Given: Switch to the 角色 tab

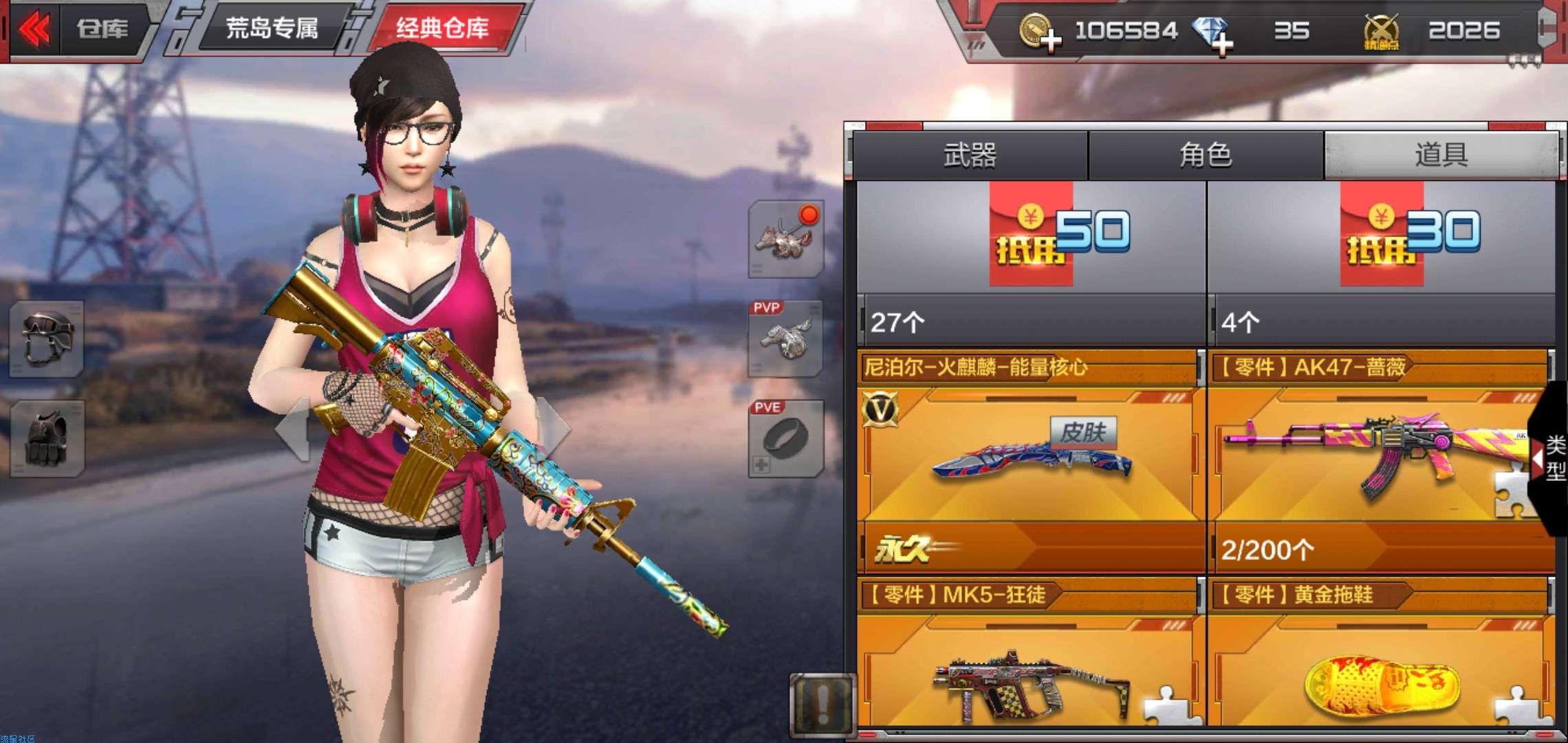Looking at the screenshot, I should point(1206,155).
